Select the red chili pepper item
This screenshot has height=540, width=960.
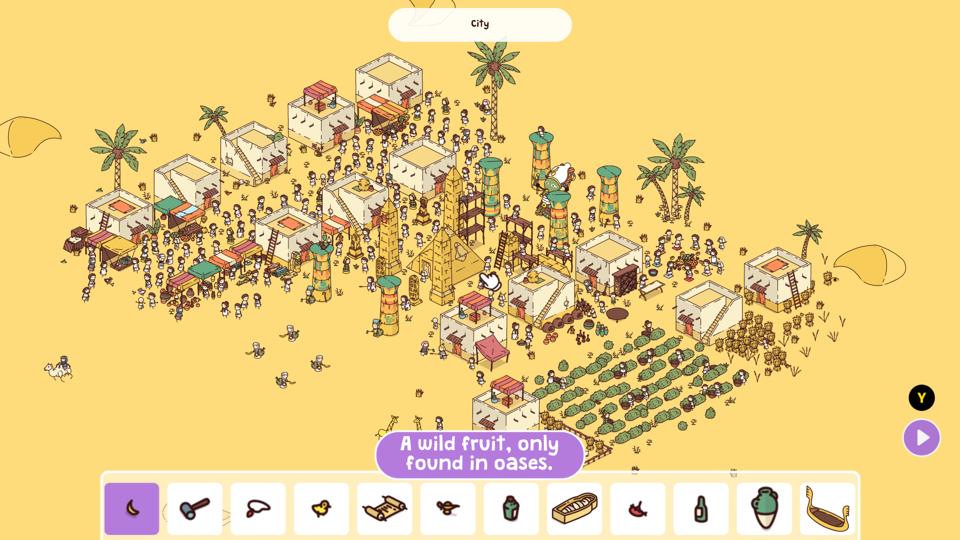pyautogui.click(x=638, y=509)
